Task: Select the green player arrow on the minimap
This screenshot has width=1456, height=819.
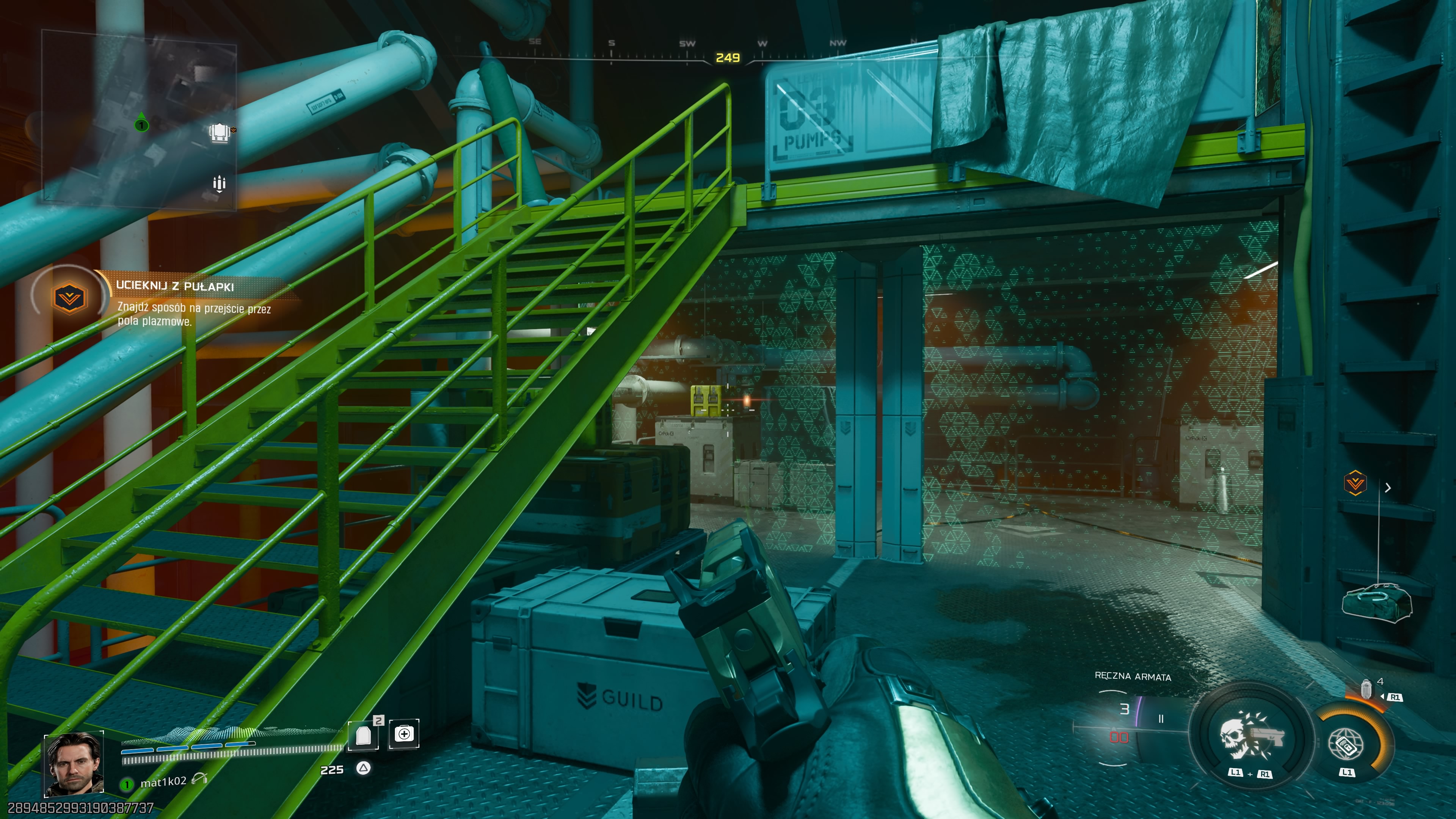Action: point(141,122)
